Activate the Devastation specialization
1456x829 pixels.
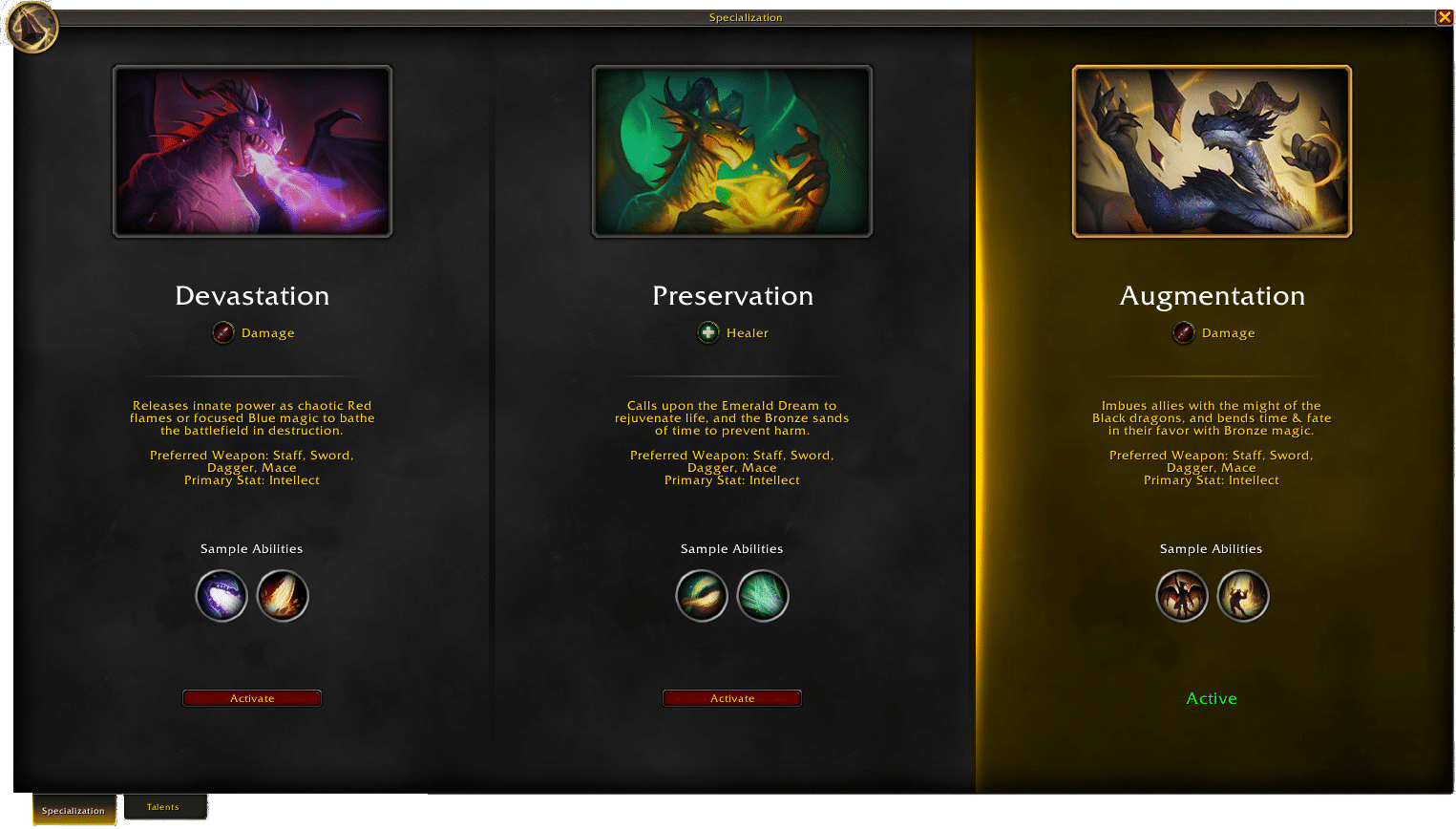coord(252,698)
